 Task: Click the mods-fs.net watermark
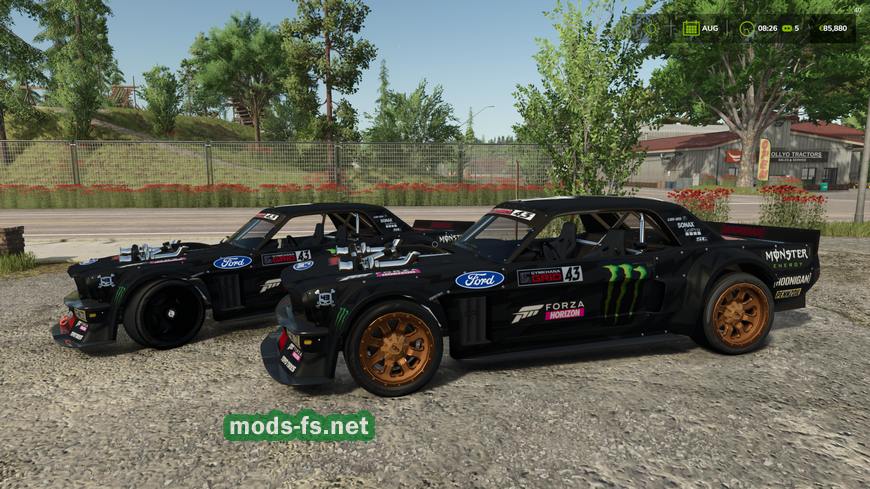(x=299, y=426)
